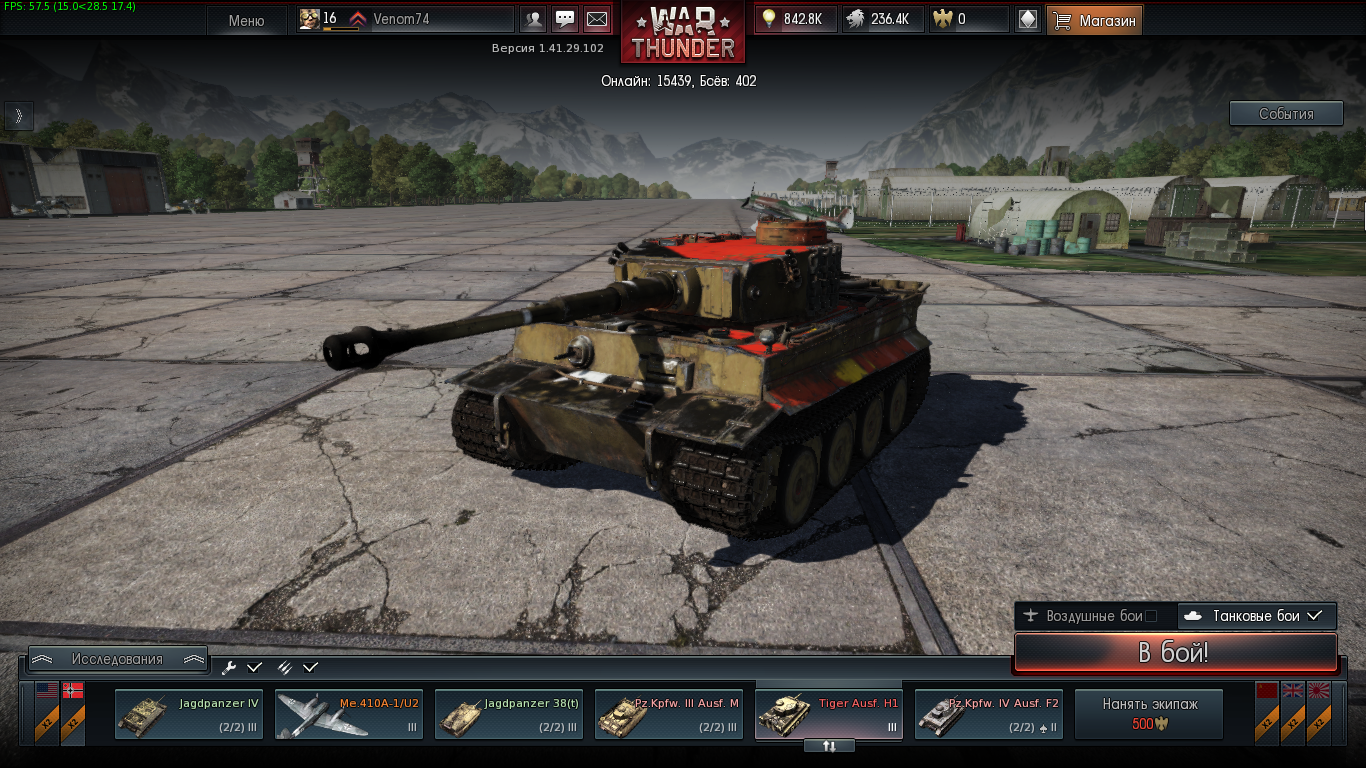Switch to the British flag nation

pyautogui.click(x=1292, y=712)
